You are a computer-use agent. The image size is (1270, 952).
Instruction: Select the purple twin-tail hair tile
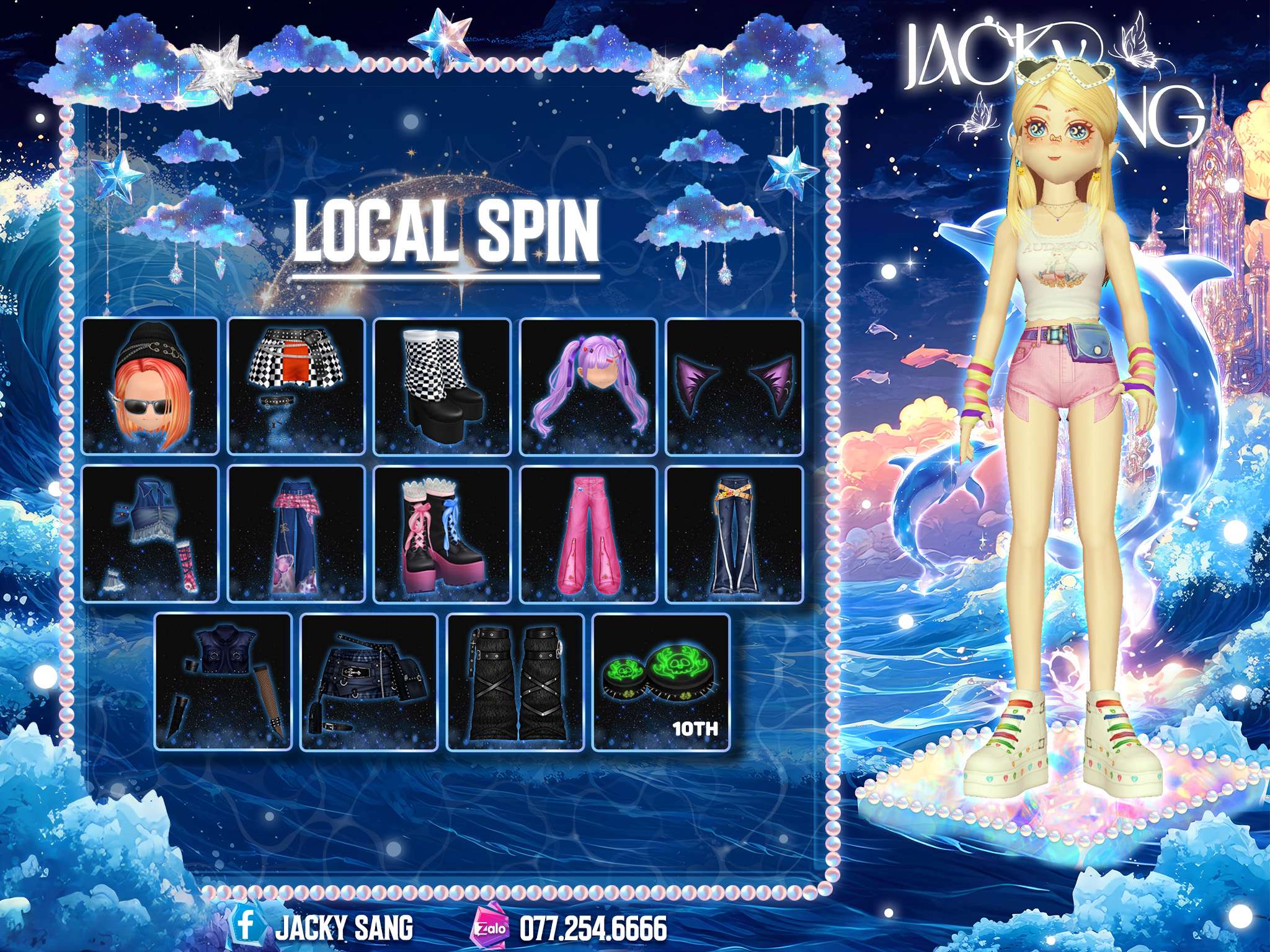[588, 386]
